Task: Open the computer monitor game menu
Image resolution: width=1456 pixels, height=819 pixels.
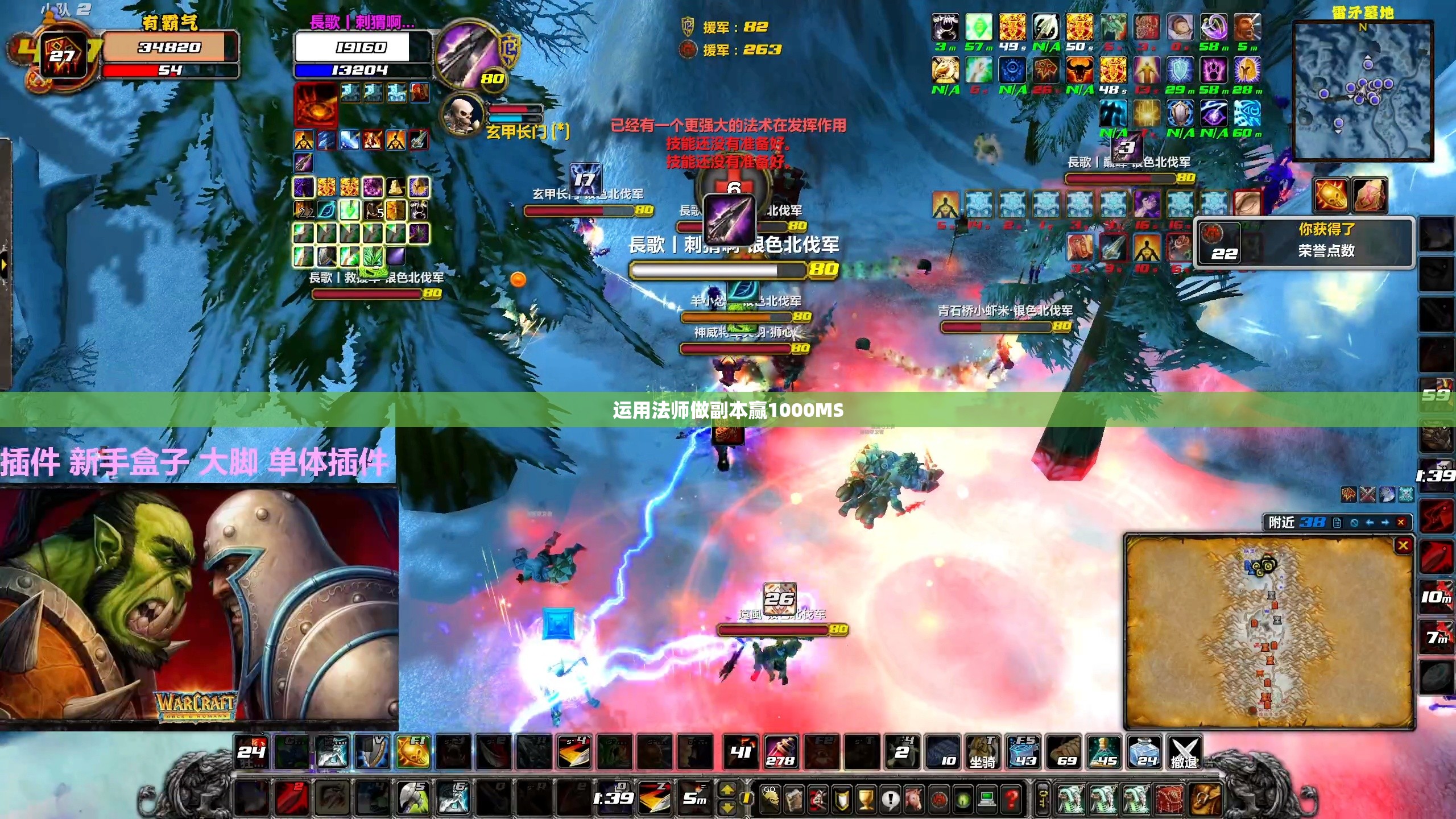Action: point(987,799)
